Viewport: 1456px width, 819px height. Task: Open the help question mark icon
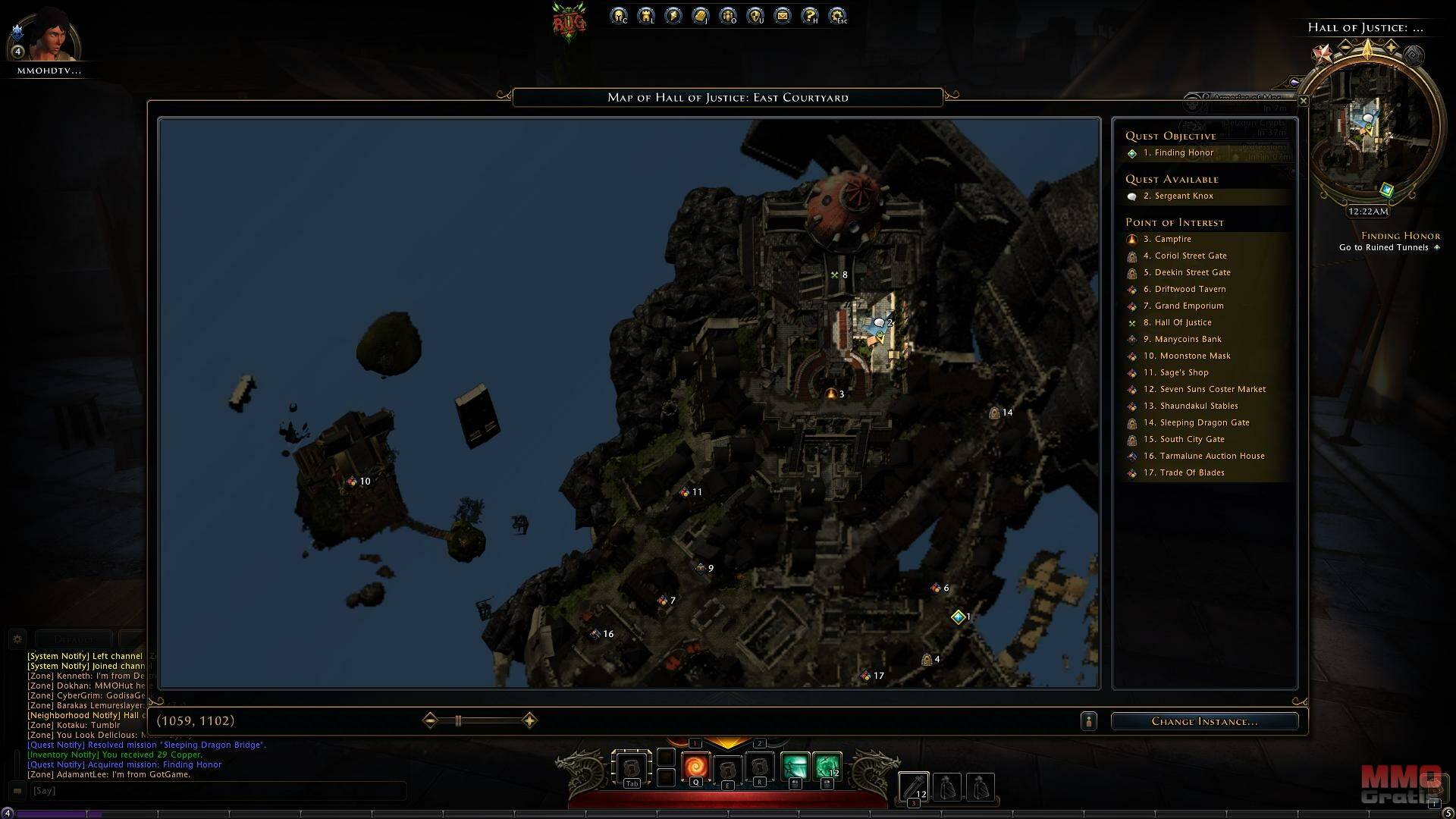810,16
